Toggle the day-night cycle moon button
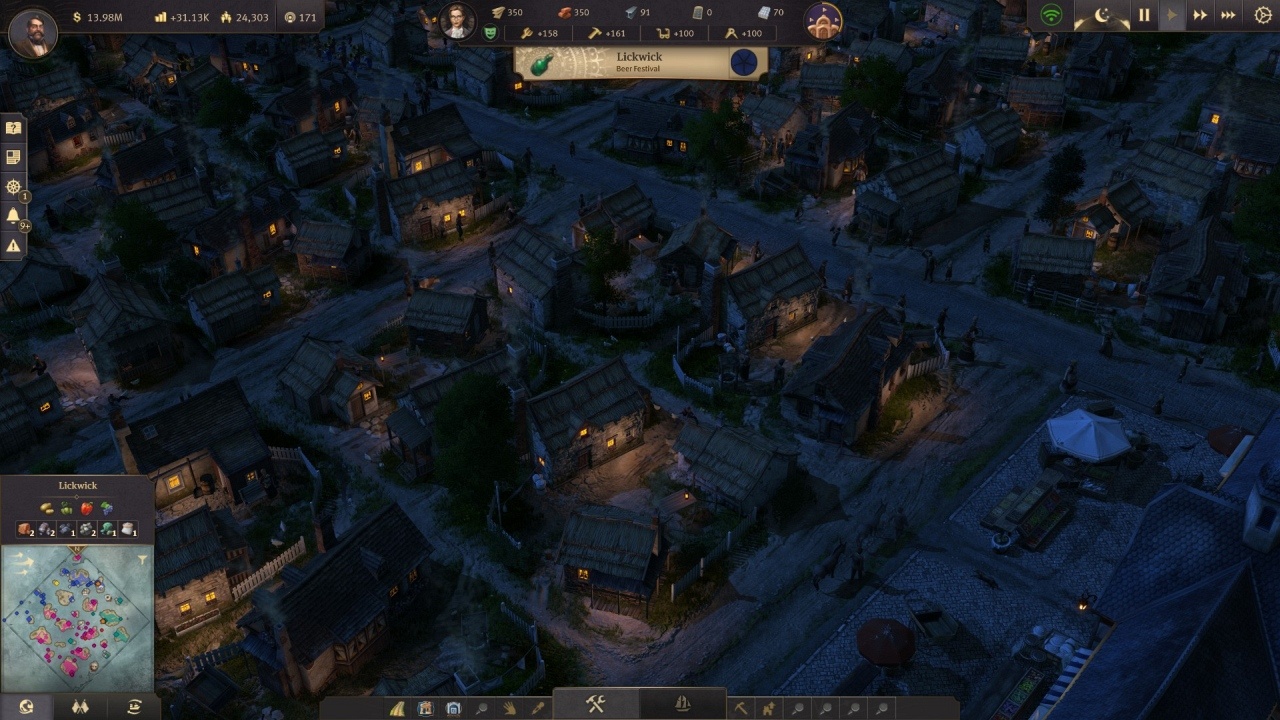This screenshot has width=1280, height=720. click(x=1102, y=15)
